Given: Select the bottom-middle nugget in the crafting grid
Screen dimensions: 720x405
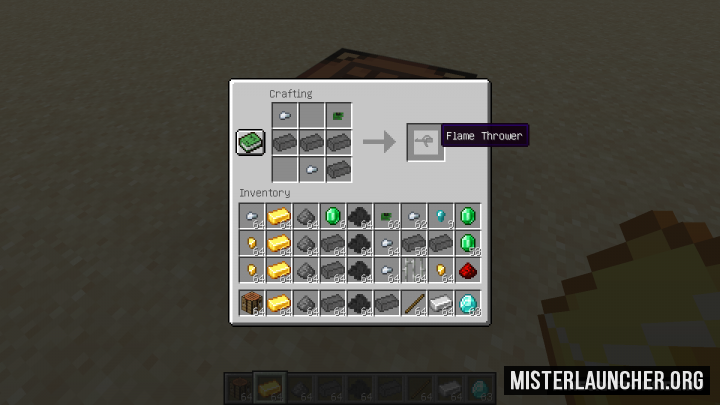Looking at the screenshot, I should tap(311, 170).
